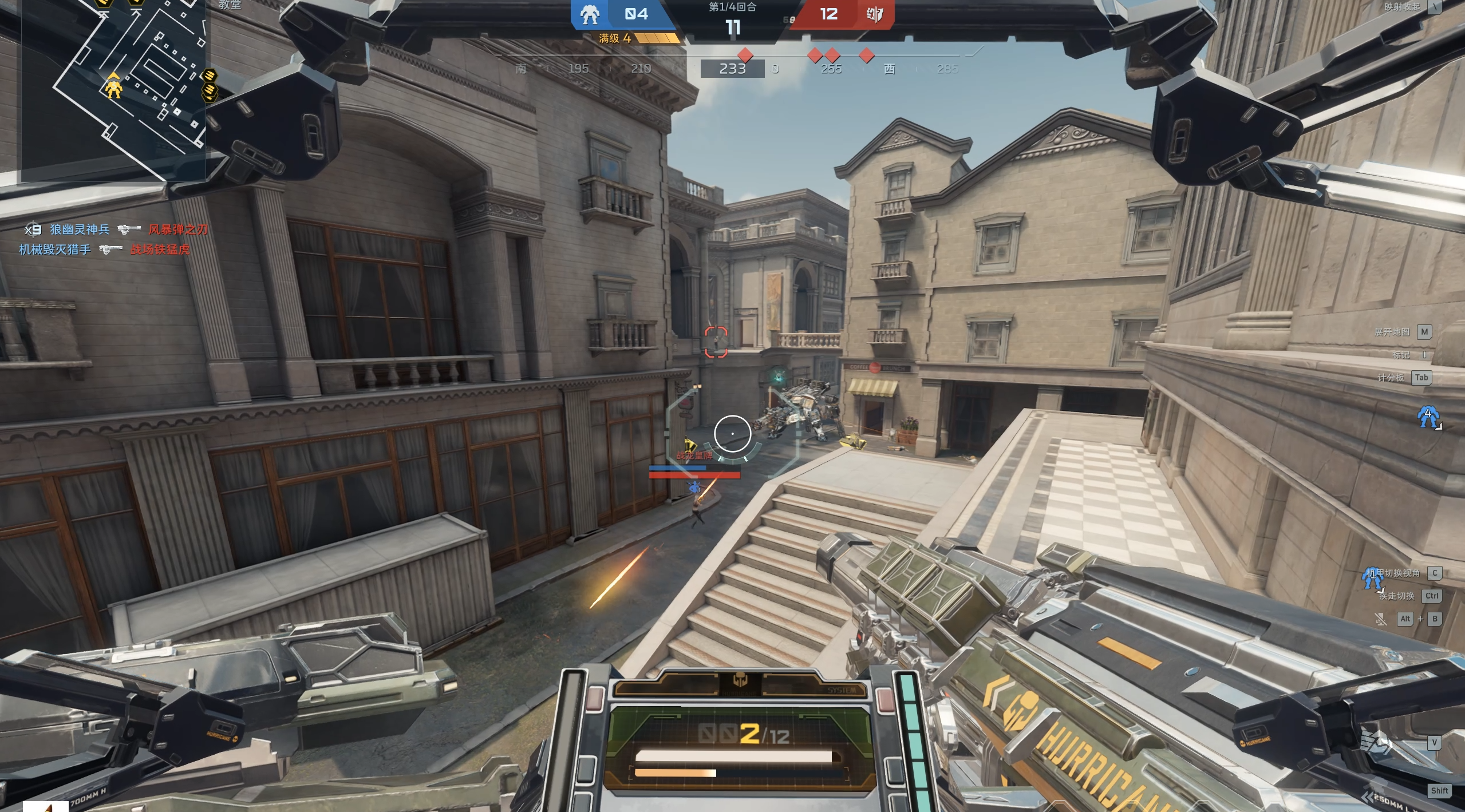Click the blue mech view-switch icon numbered 1
This screenshot has width=1465, height=812.
[x=1372, y=578]
